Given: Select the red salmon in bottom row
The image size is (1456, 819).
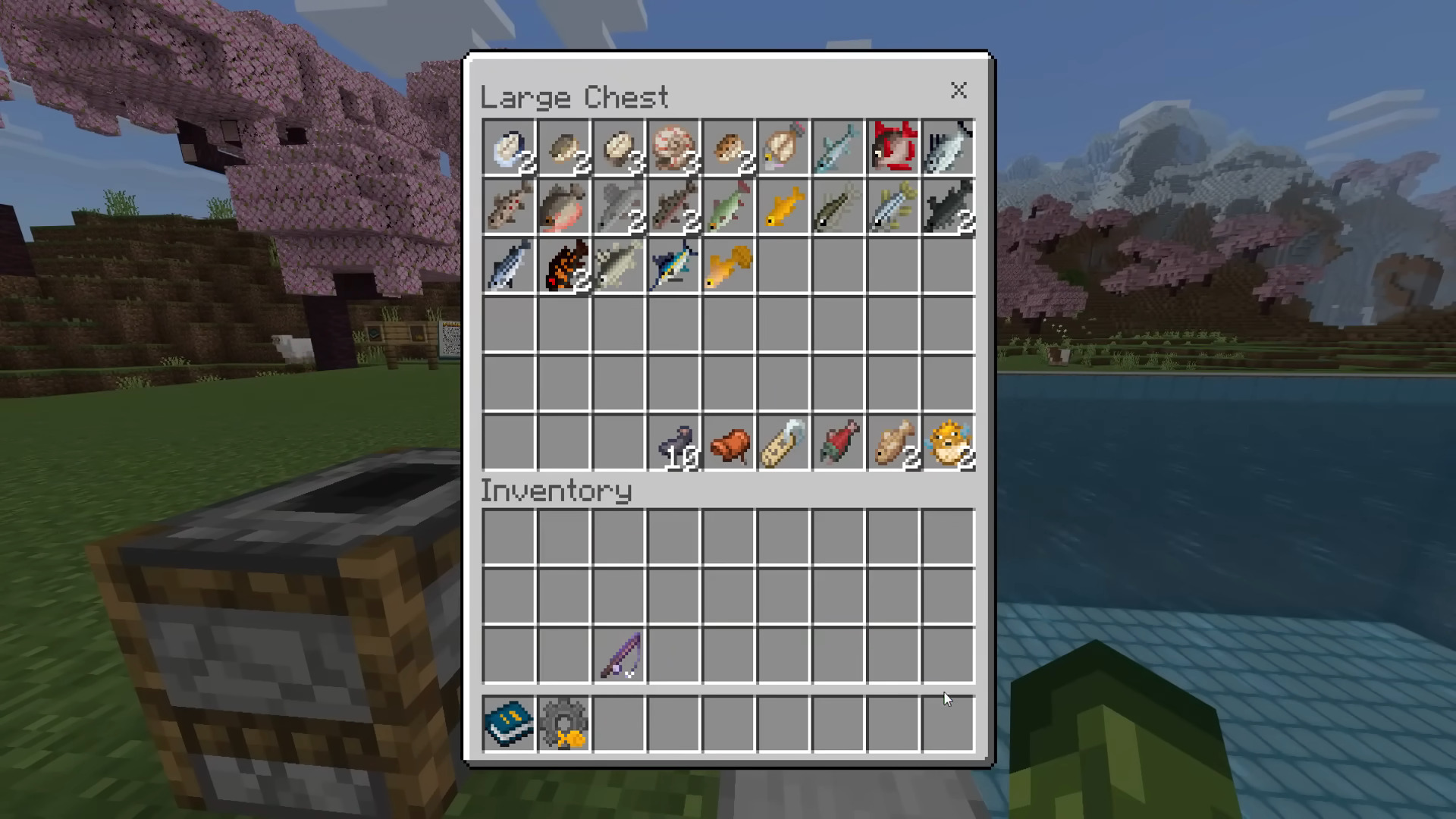Looking at the screenshot, I should click(838, 443).
